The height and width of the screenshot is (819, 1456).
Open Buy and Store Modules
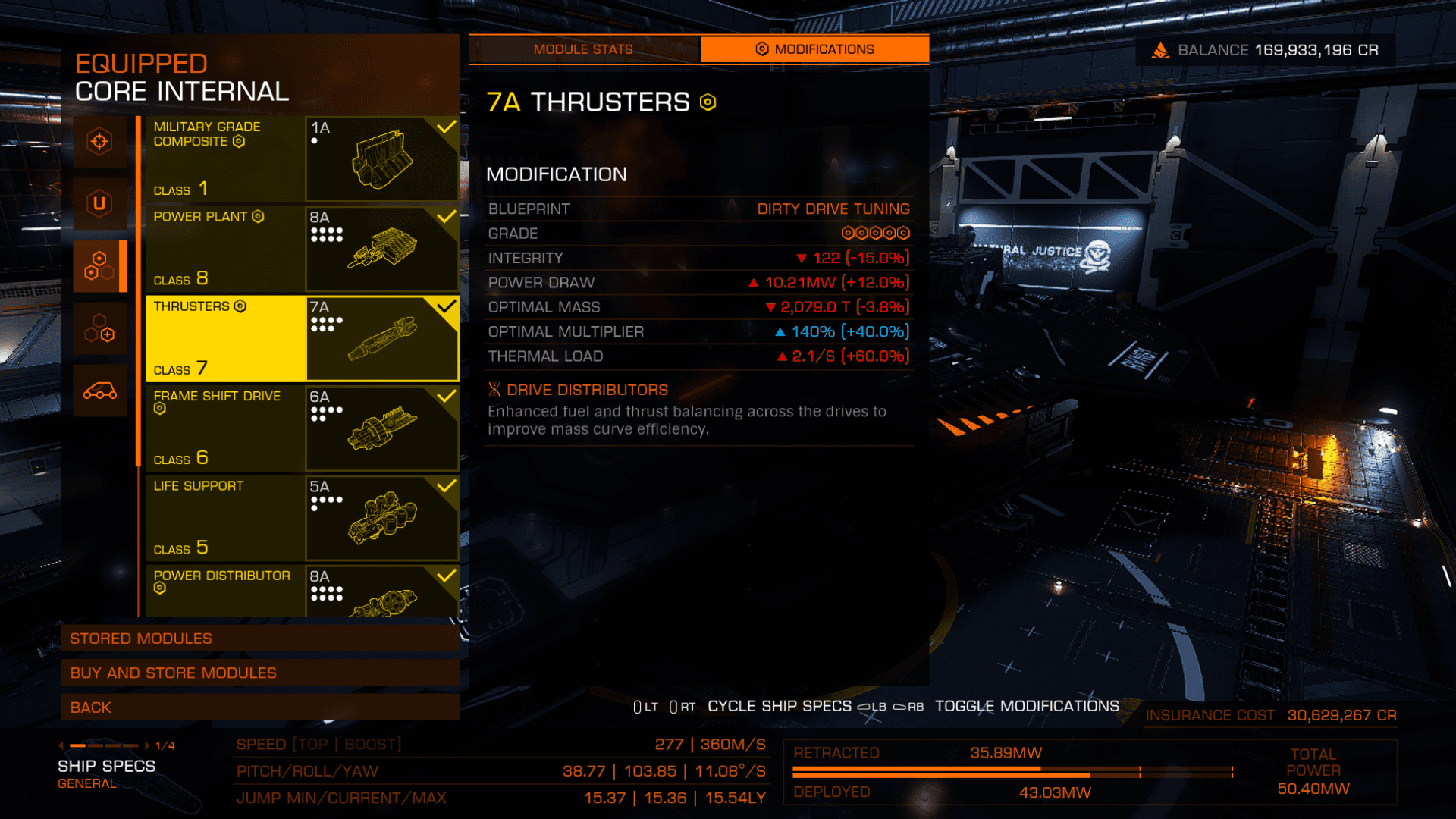point(259,673)
